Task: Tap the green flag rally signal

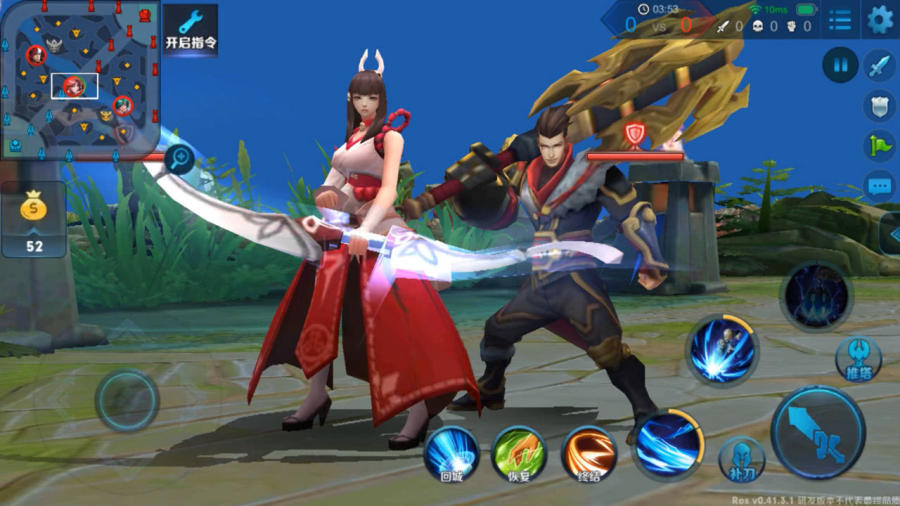Action: 879,145
